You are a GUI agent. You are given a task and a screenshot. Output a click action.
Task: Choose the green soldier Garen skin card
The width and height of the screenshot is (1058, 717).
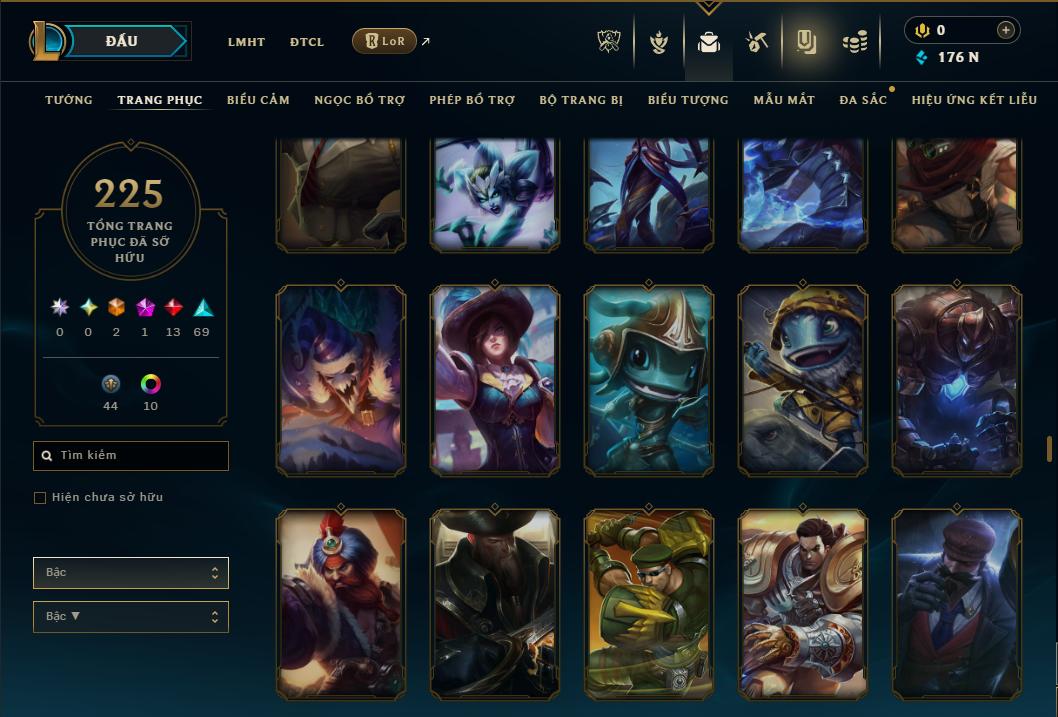coord(649,604)
